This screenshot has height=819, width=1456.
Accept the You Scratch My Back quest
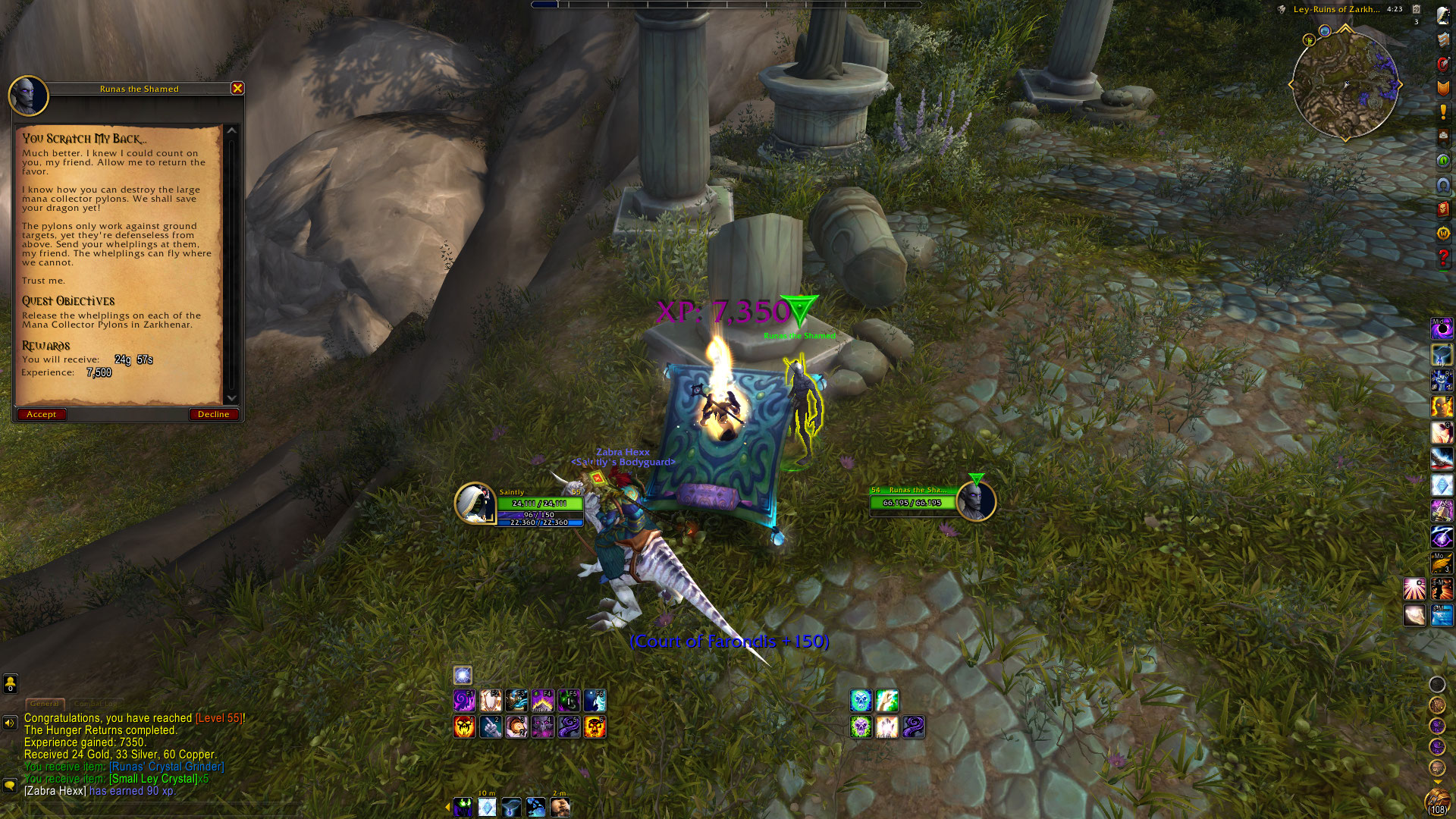(41, 414)
